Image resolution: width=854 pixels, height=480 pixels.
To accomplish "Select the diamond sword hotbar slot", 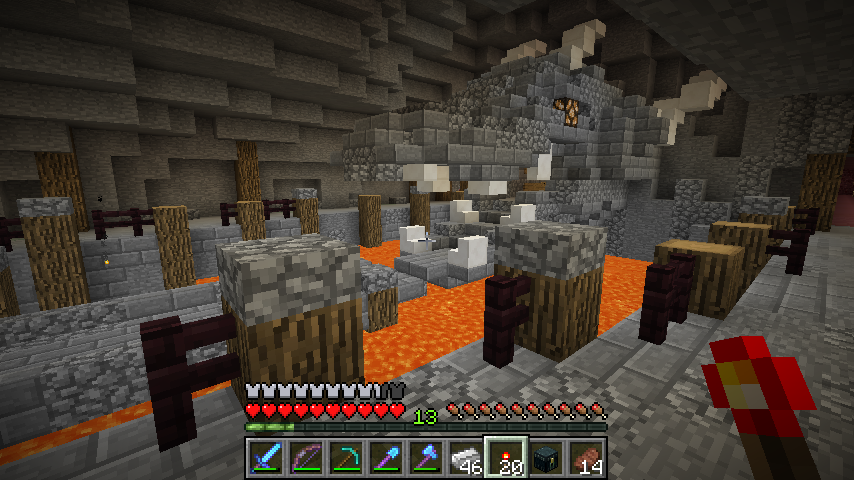I will pos(266,457).
